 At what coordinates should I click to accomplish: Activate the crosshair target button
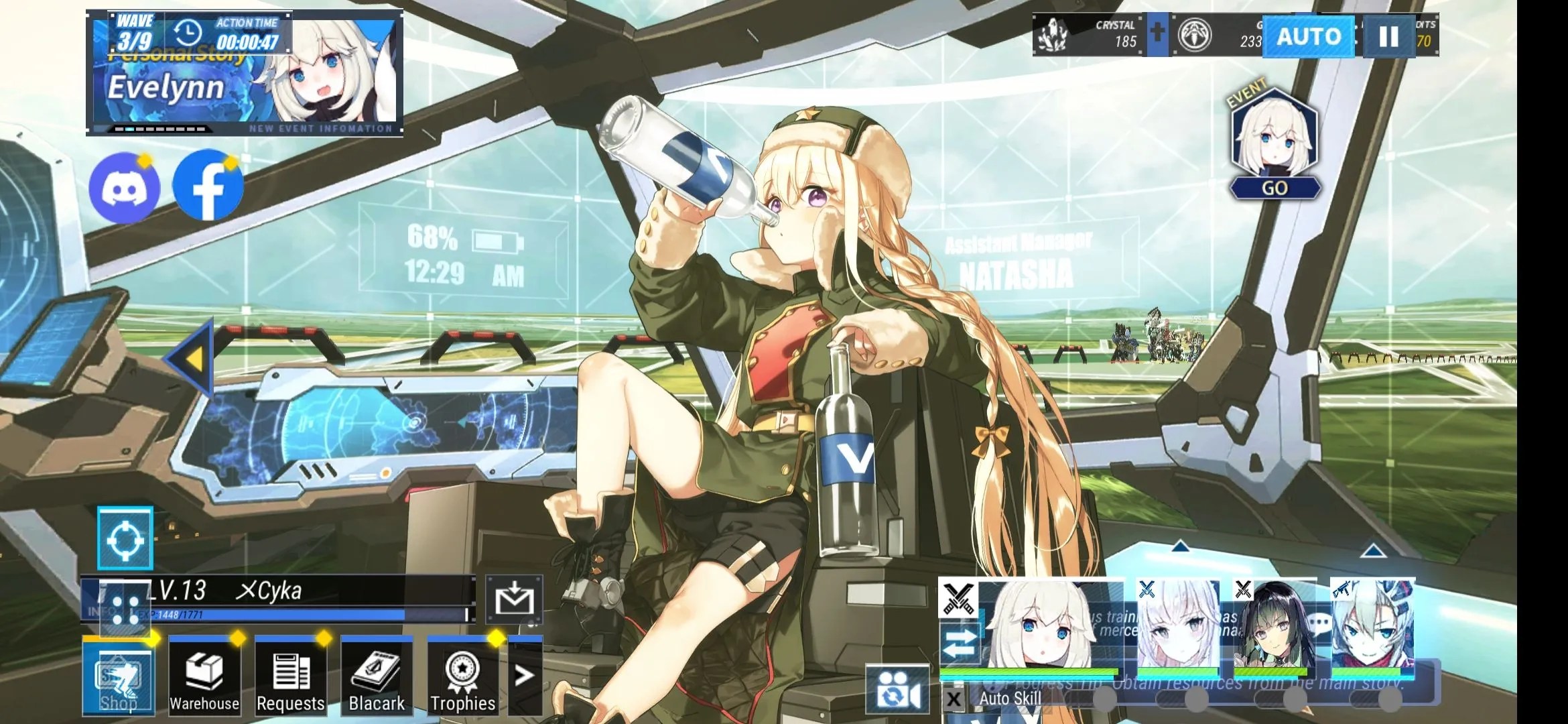[125, 539]
